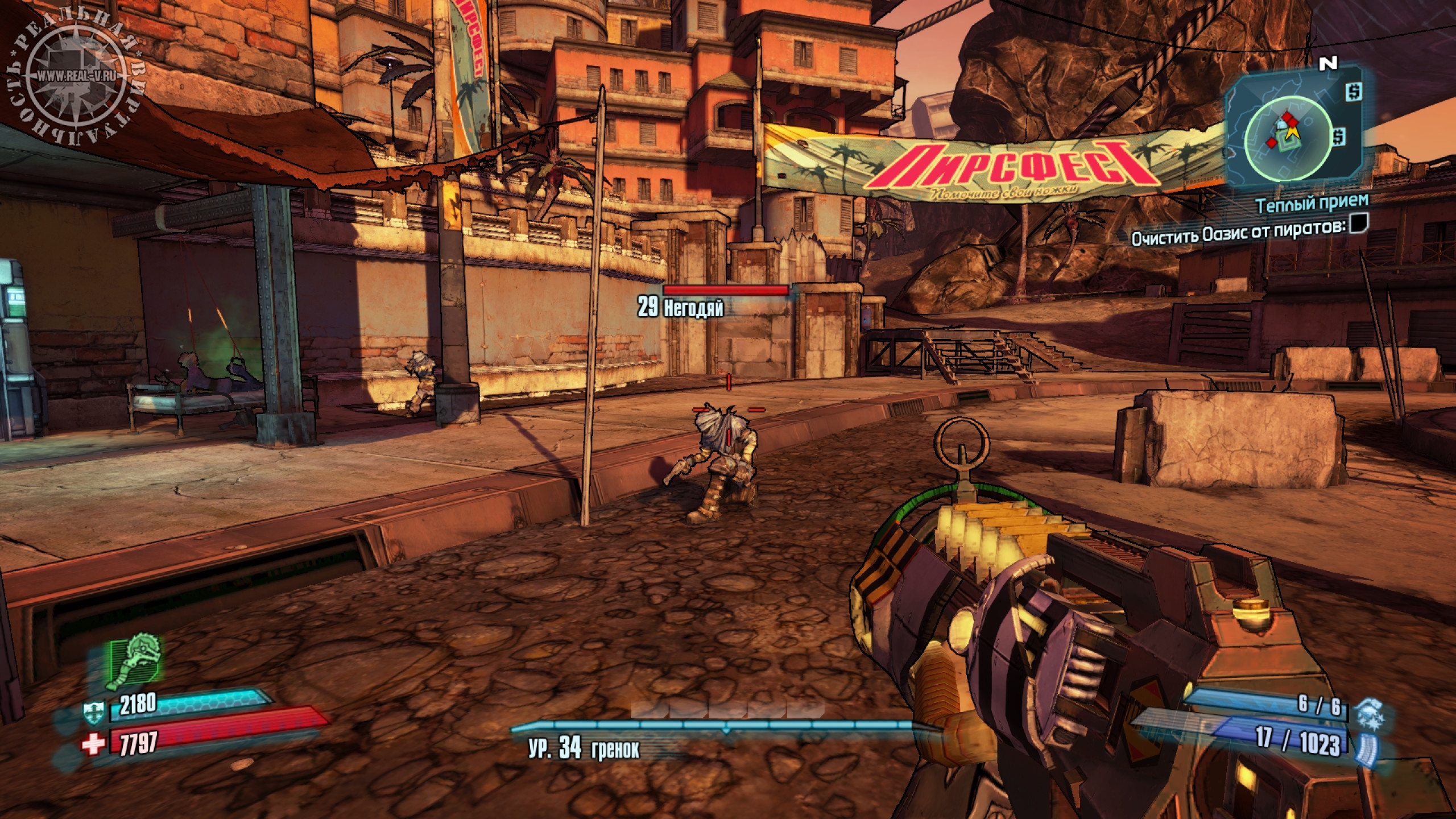Select the ammo magazine icon
This screenshot has height=819, width=1456.
pos(1364,746)
